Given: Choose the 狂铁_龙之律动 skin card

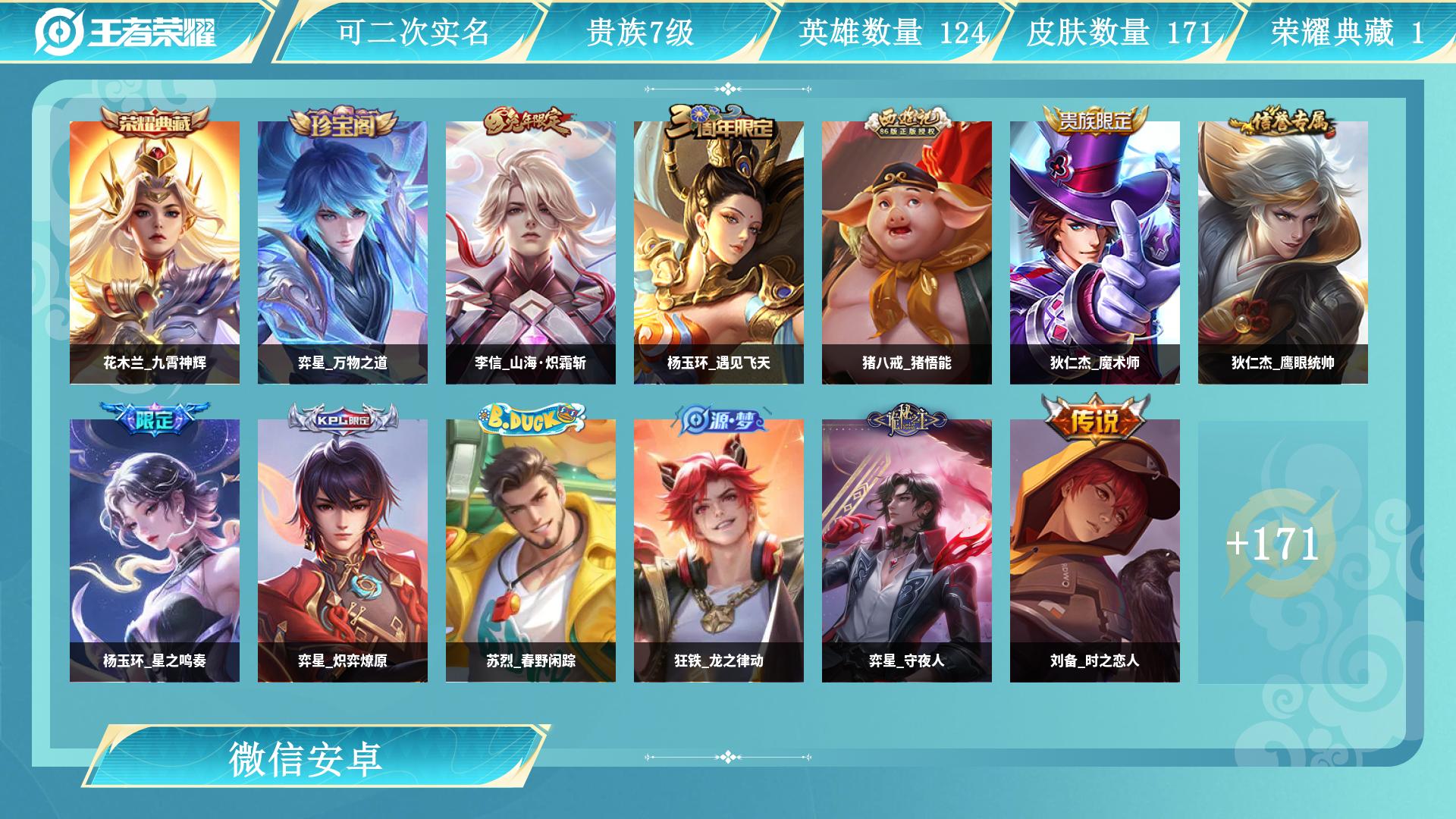Looking at the screenshot, I should [x=719, y=551].
